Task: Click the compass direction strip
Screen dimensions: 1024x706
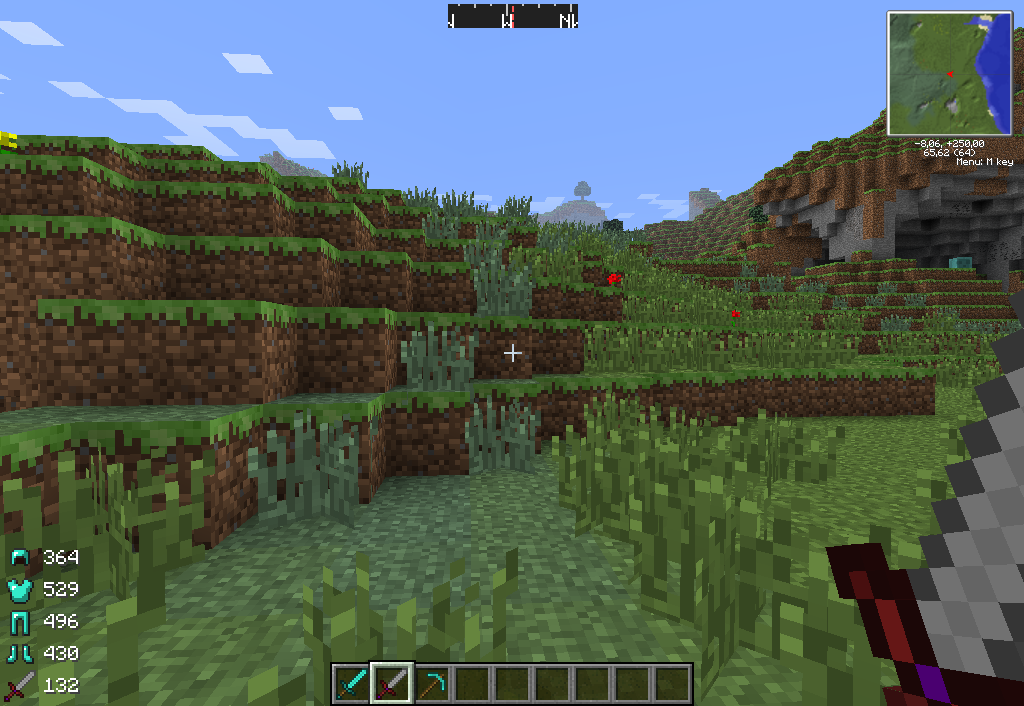Action: coord(512,17)
